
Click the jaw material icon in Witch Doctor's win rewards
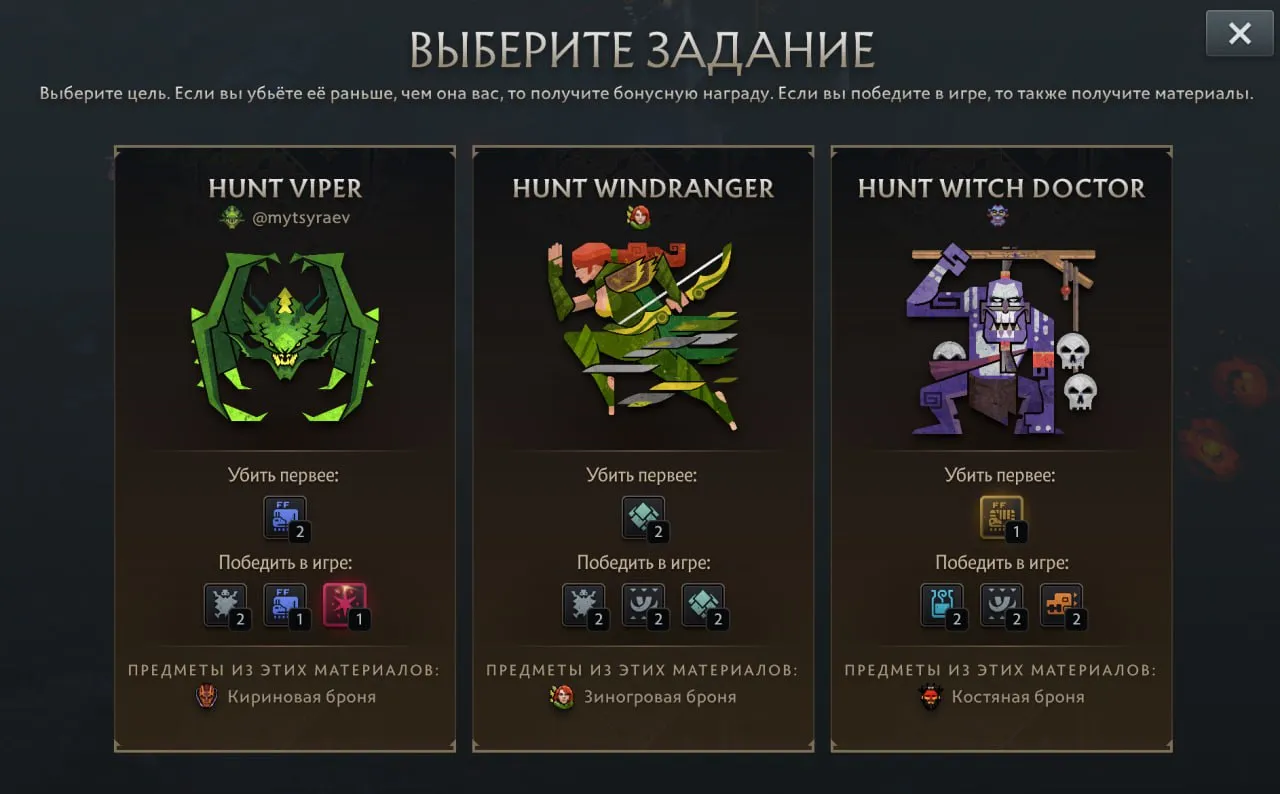1002,605
